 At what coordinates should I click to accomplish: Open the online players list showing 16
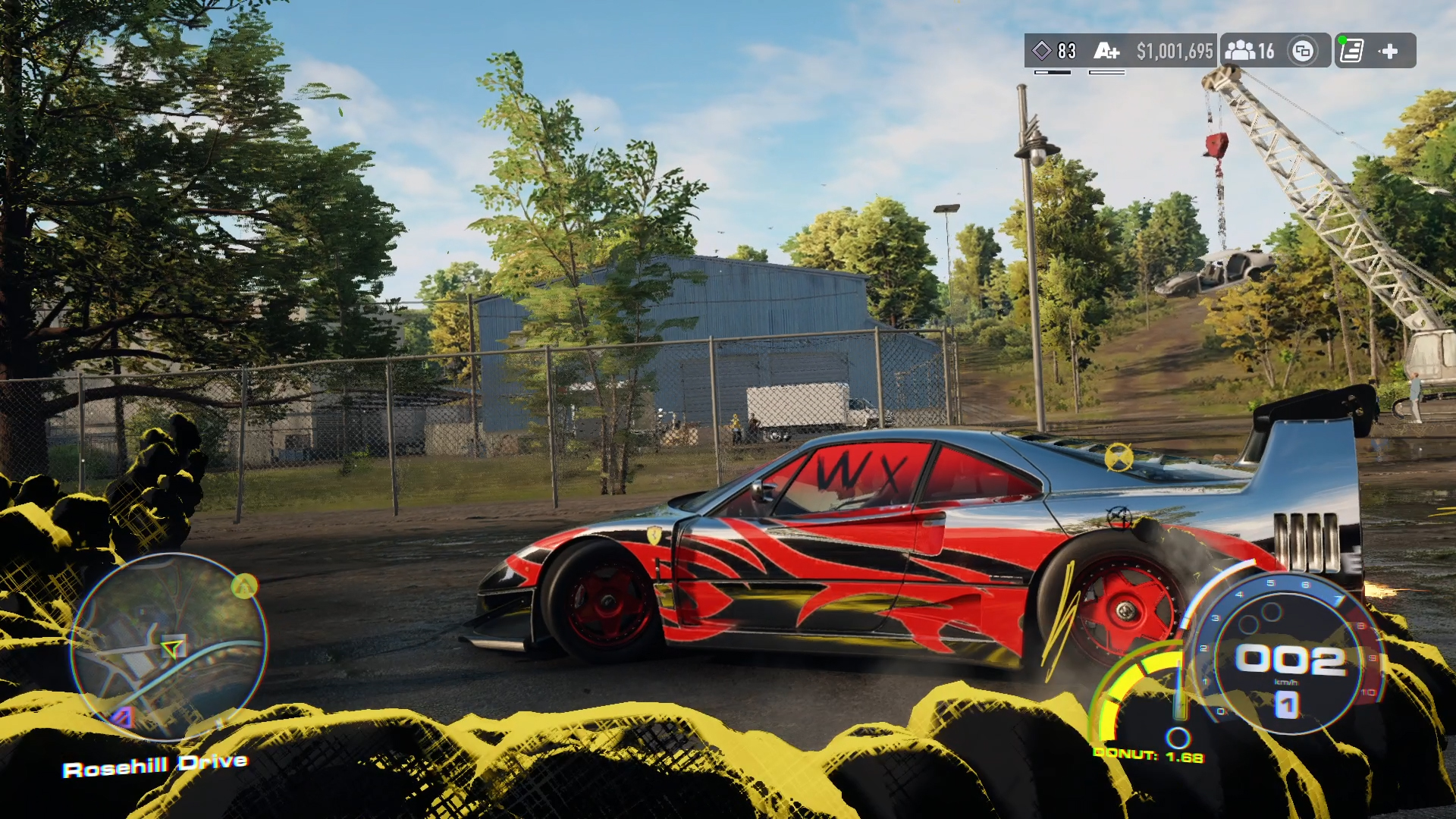1250,51
